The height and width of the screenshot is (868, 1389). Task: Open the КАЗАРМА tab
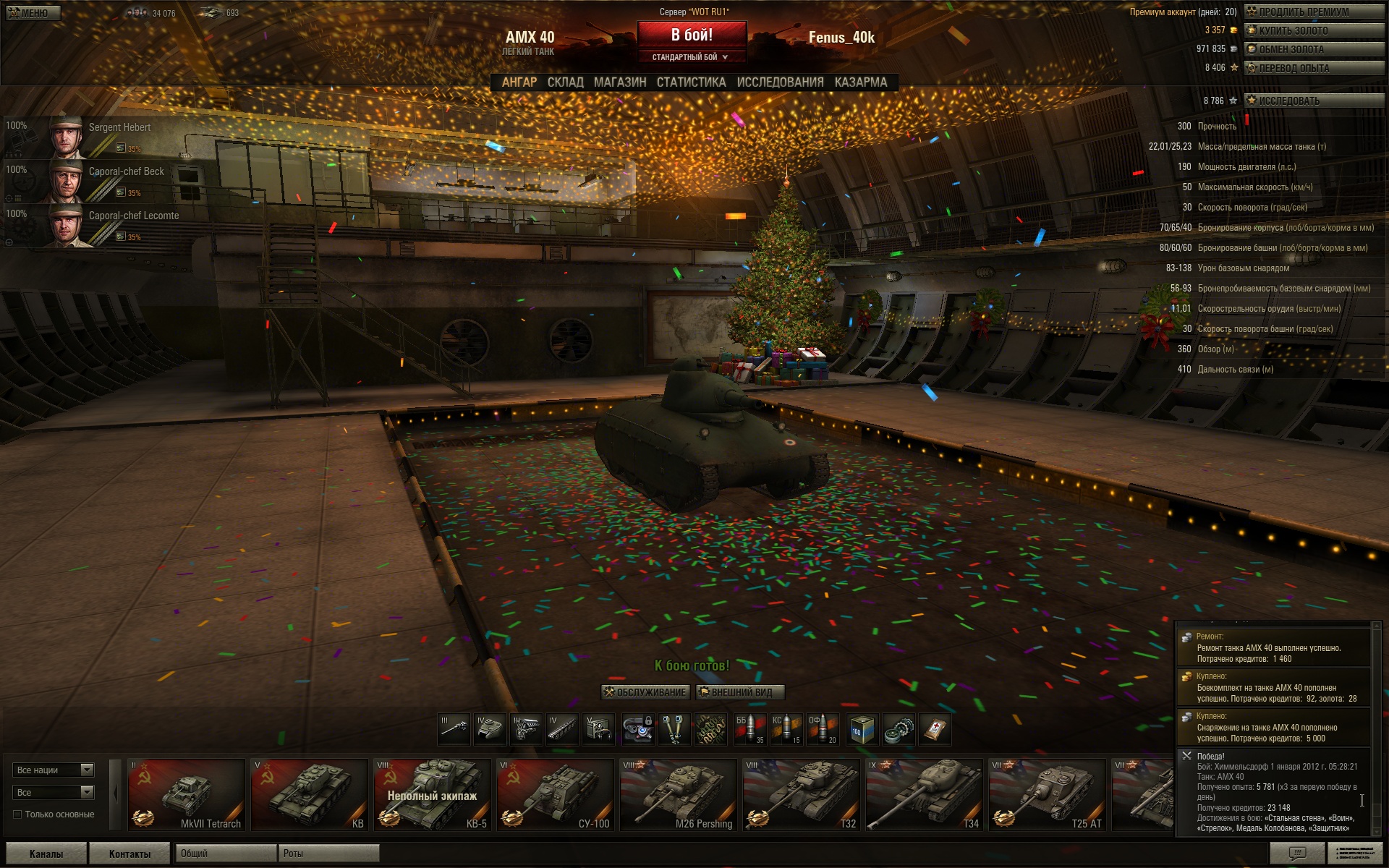[x=860, y=82]
